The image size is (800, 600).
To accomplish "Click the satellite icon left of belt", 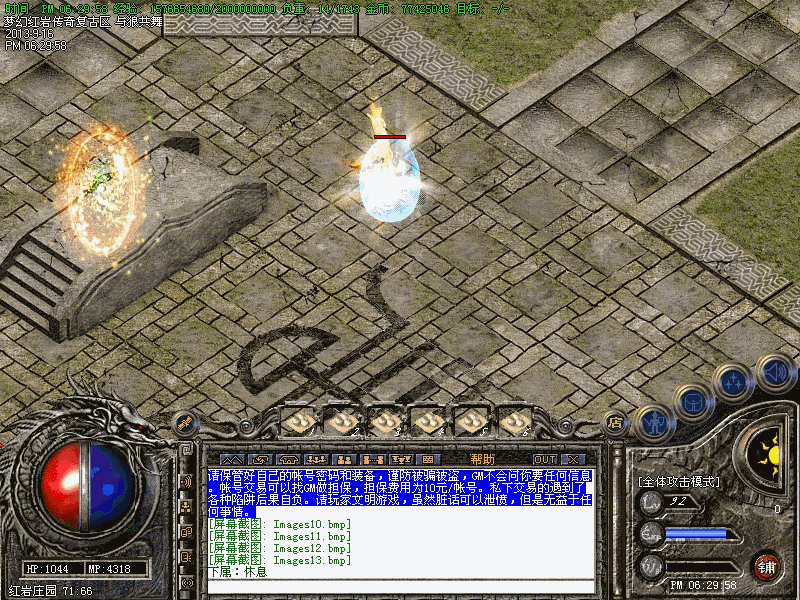I will (183, 424).
